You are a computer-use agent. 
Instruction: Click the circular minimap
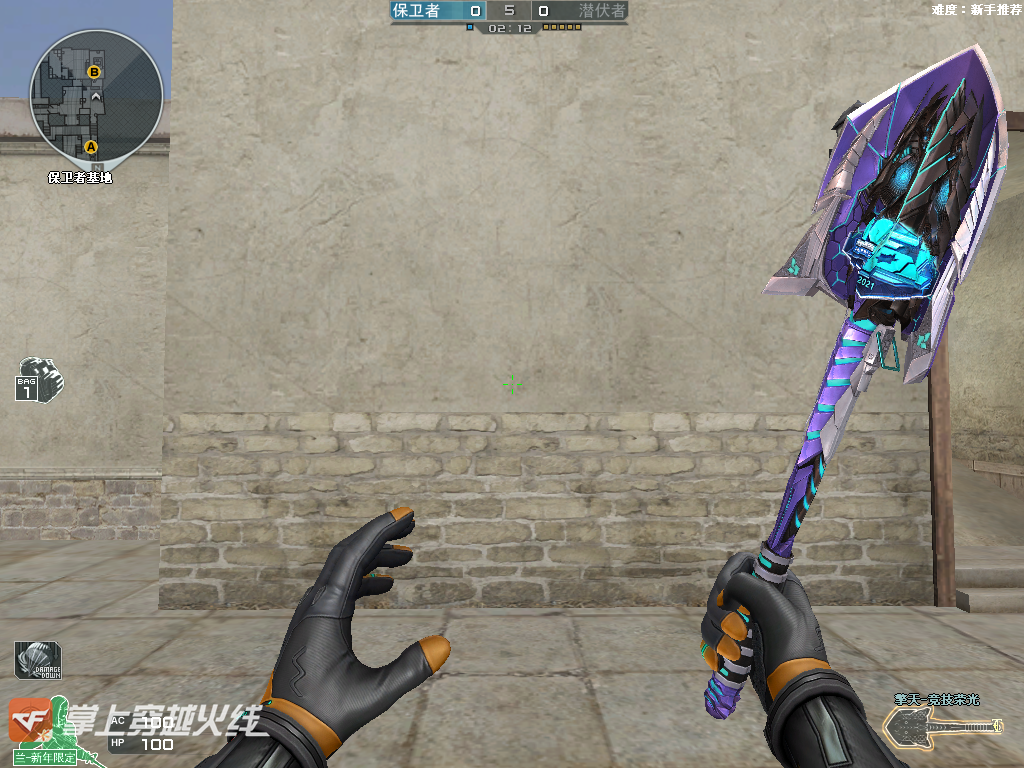(x=96, y=96)
